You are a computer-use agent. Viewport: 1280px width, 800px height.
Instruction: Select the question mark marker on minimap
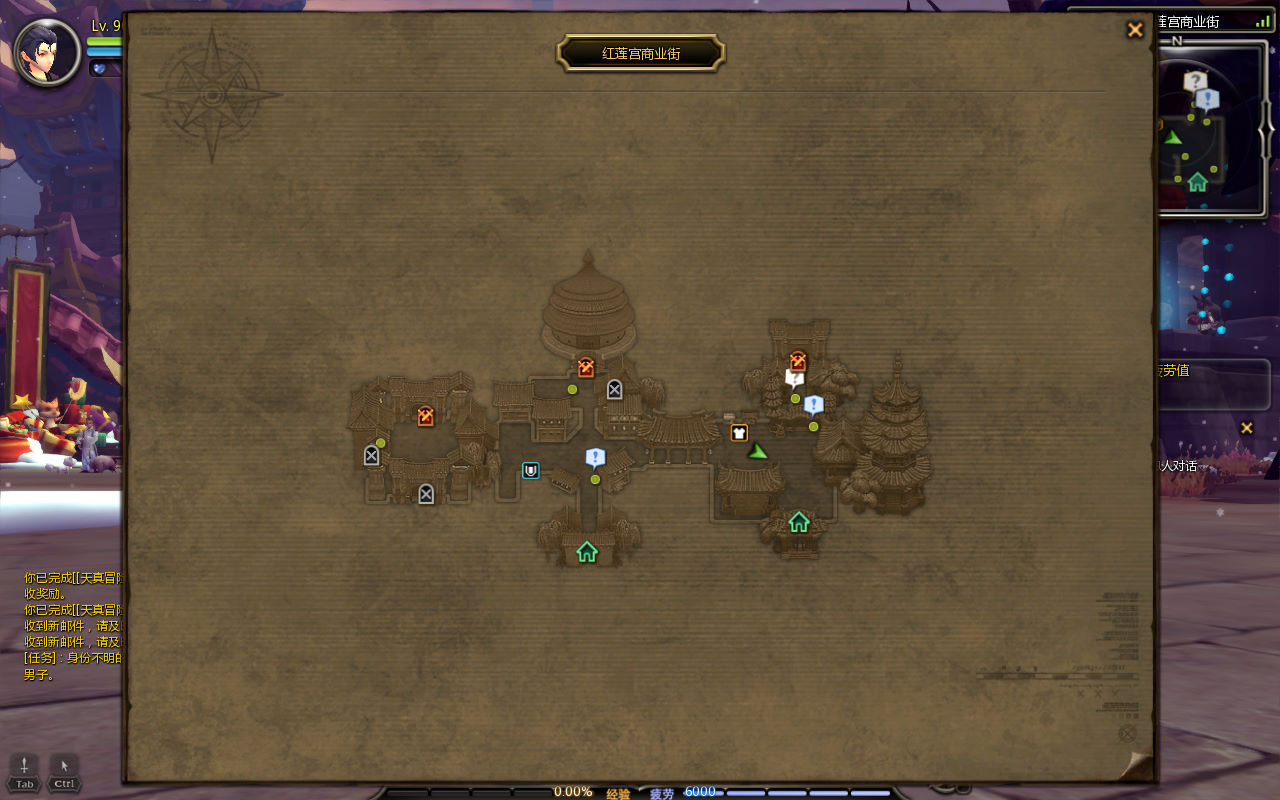(1195, 82)
